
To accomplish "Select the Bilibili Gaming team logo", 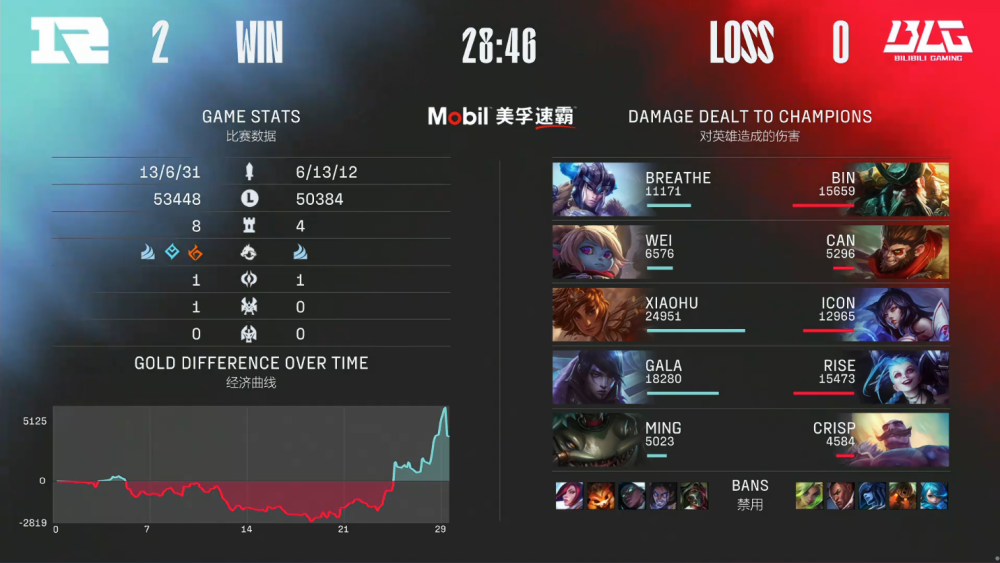I will [927, 42].
